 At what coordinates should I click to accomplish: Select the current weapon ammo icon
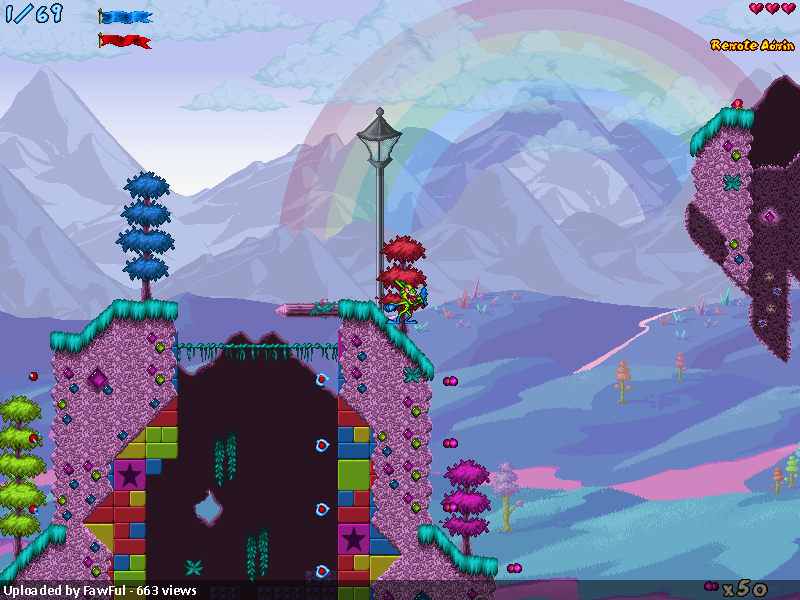[712, 587]
